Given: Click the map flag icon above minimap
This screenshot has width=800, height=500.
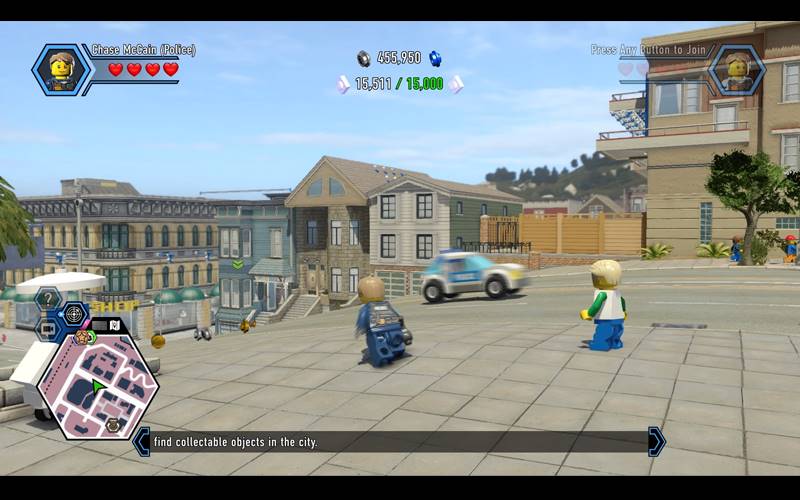Looking at the screenshot, I should point(114,324).
